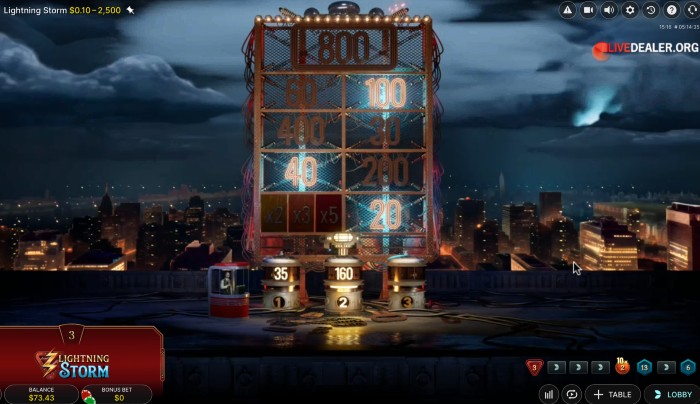The image size is (700, 404).
Task: Open the gear settings menu
Action: tap(630, 10)
